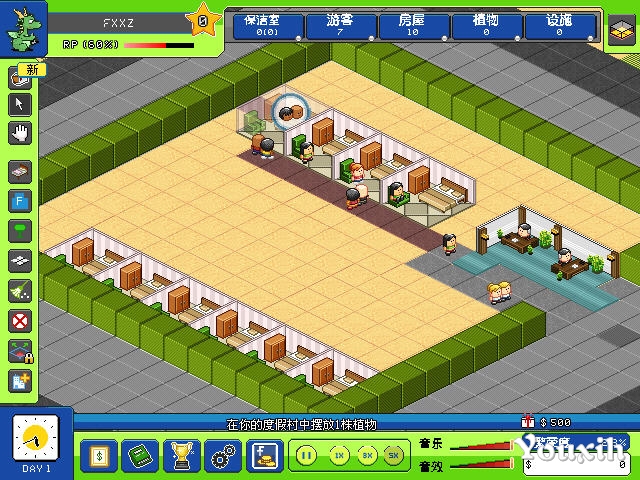Activate the broom cleaning tool
Image resolution: width=640 pixels, height=480 pixels.
(x=21, y=290)
